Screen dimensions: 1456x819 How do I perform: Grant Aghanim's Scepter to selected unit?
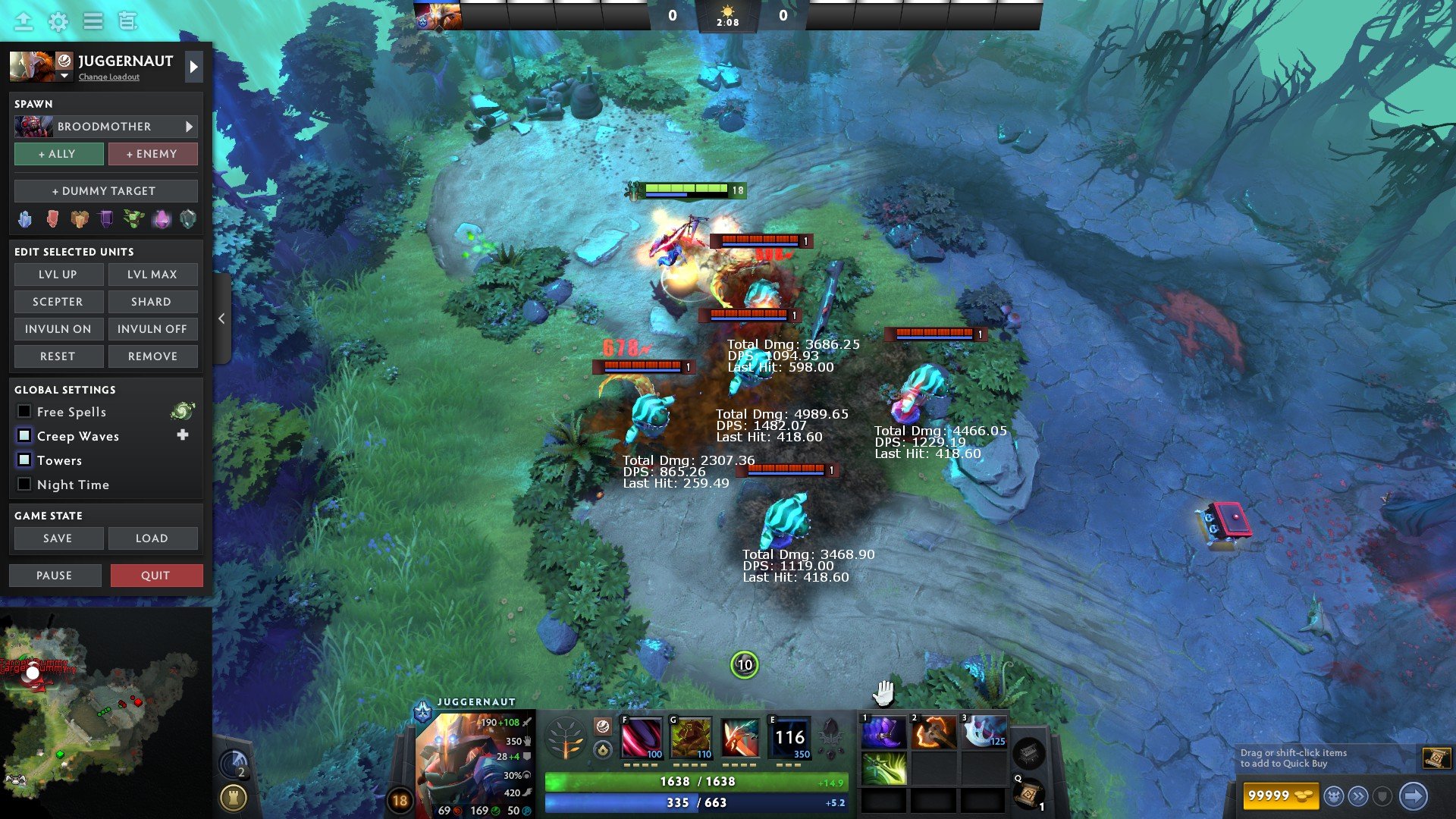point(58,302)
